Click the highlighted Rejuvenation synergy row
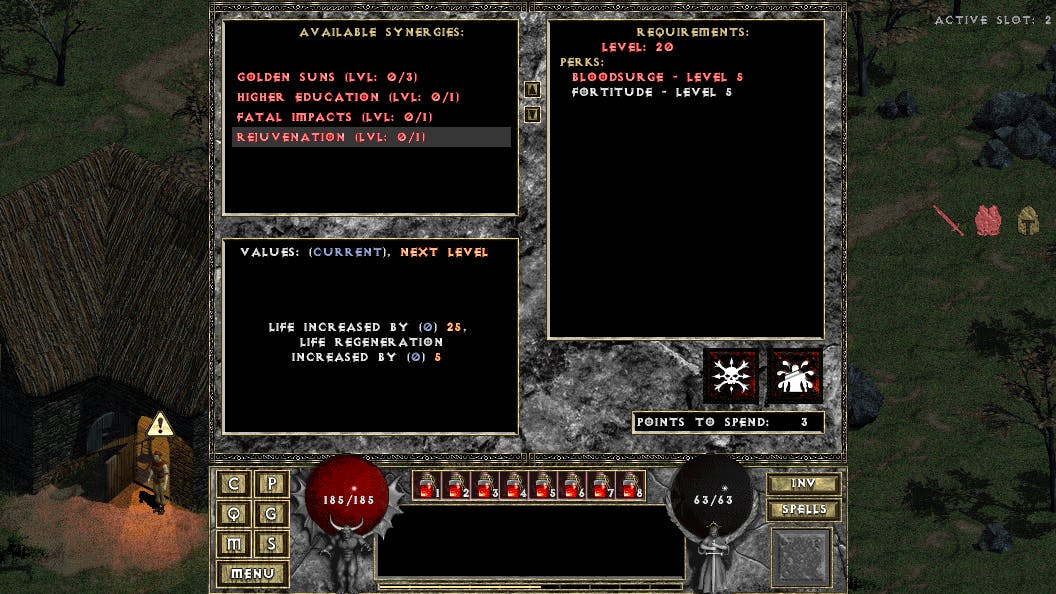The height and width of the screenshot is (594, 1056). click(x=371, y=137)
